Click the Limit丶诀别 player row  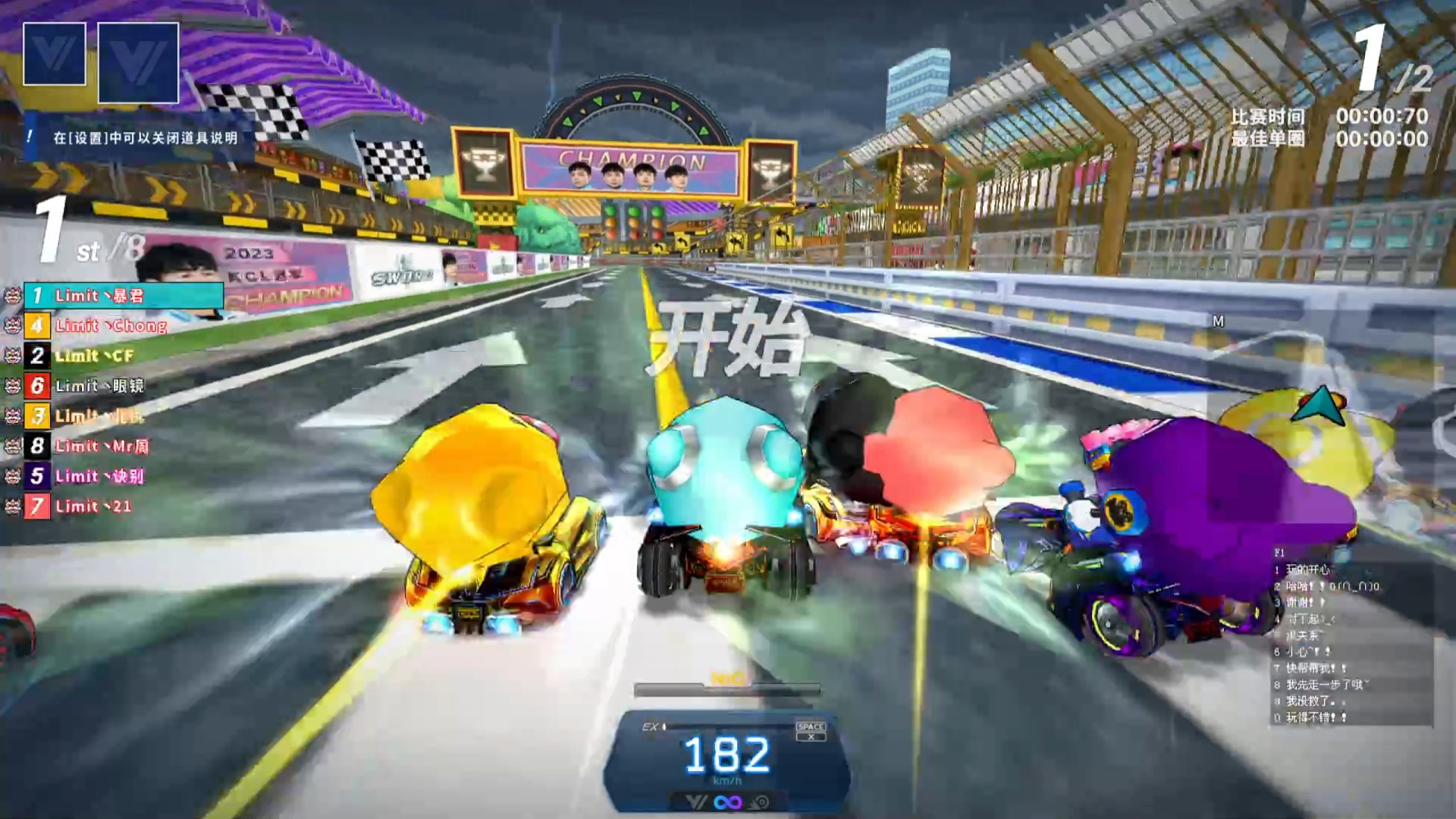pos(99,476)
